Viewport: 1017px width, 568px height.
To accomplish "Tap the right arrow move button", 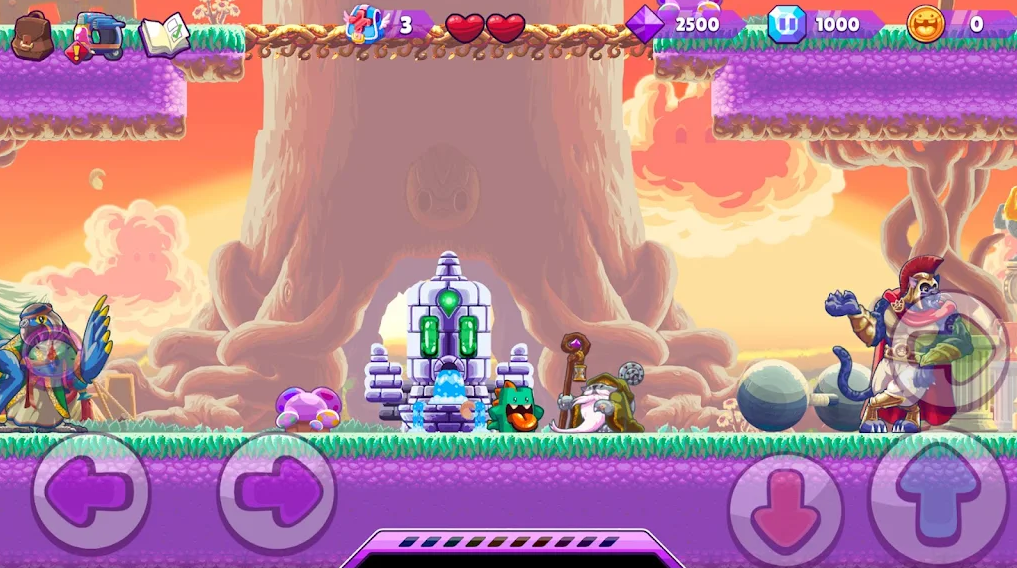I will click(x=277, y=493).
